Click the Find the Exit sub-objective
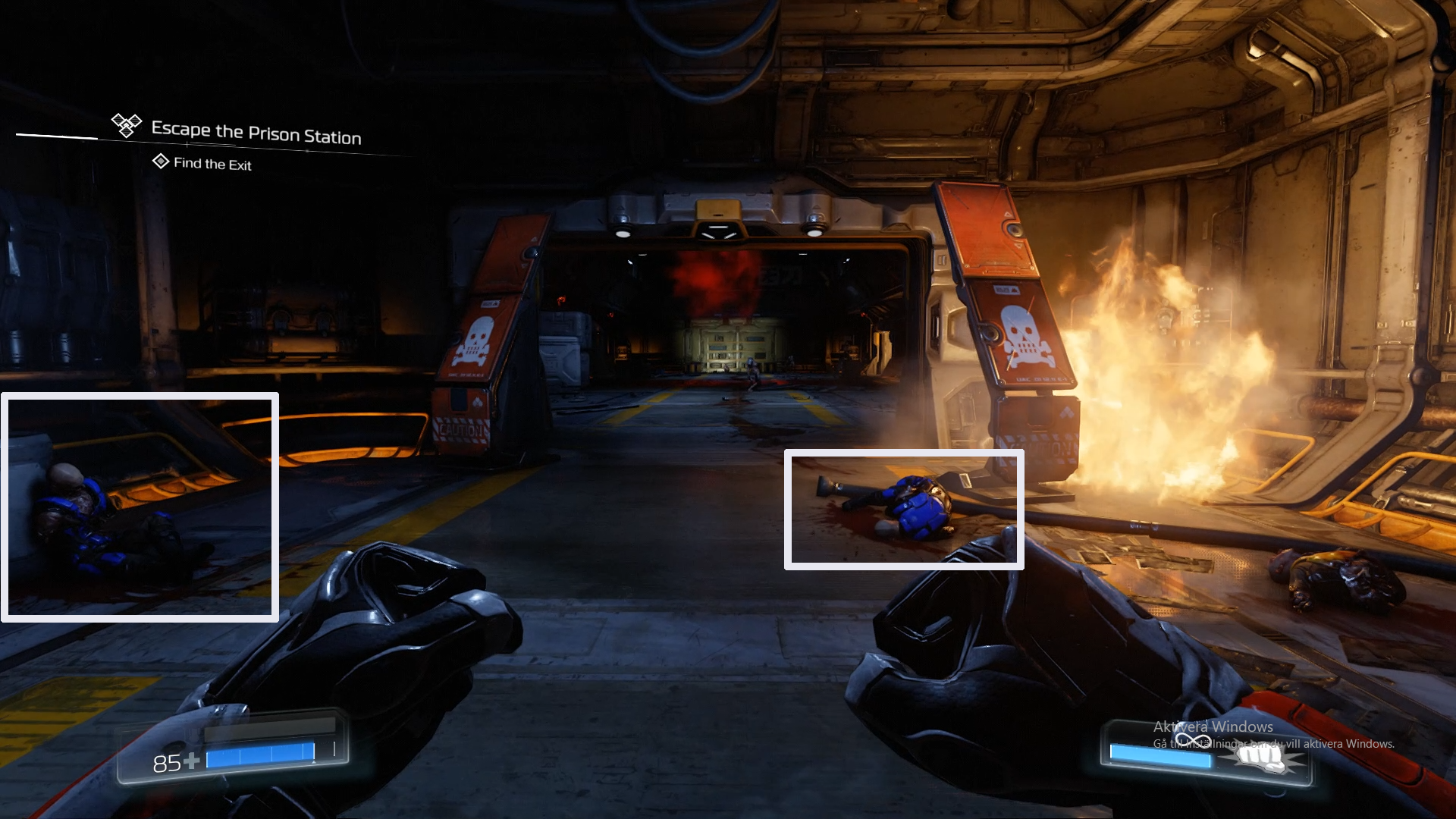 coord(212,164)
